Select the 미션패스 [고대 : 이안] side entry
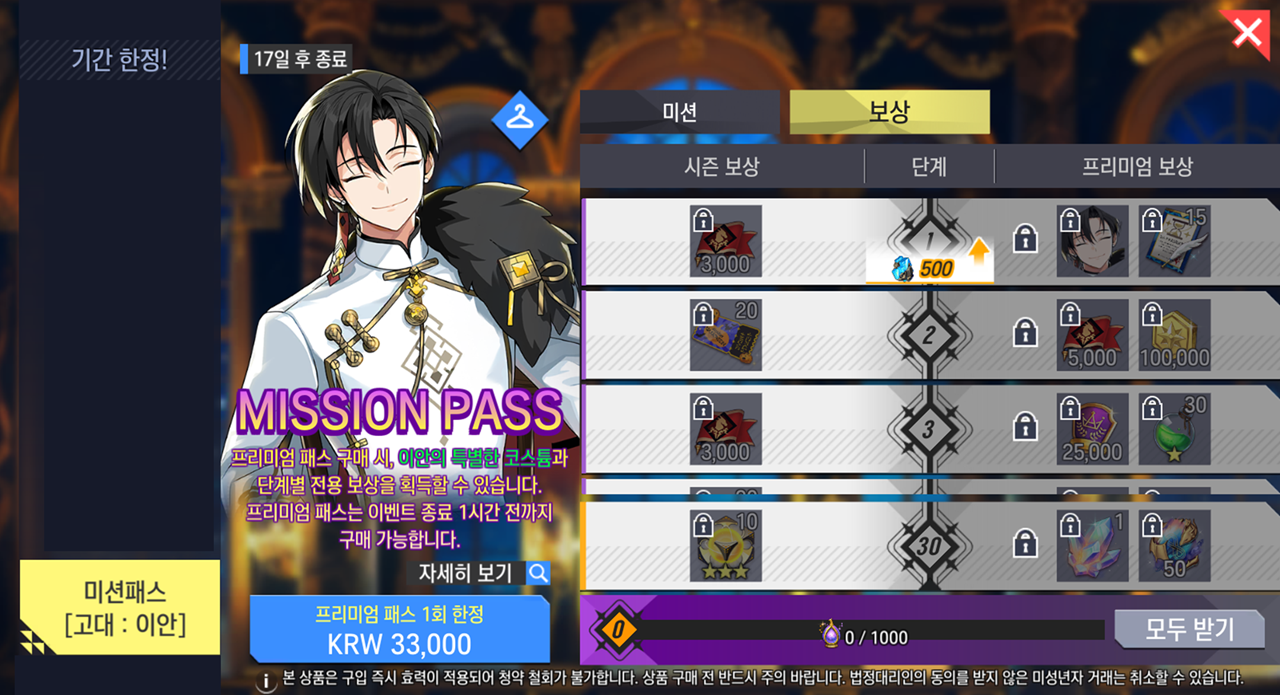 [119, 608]
